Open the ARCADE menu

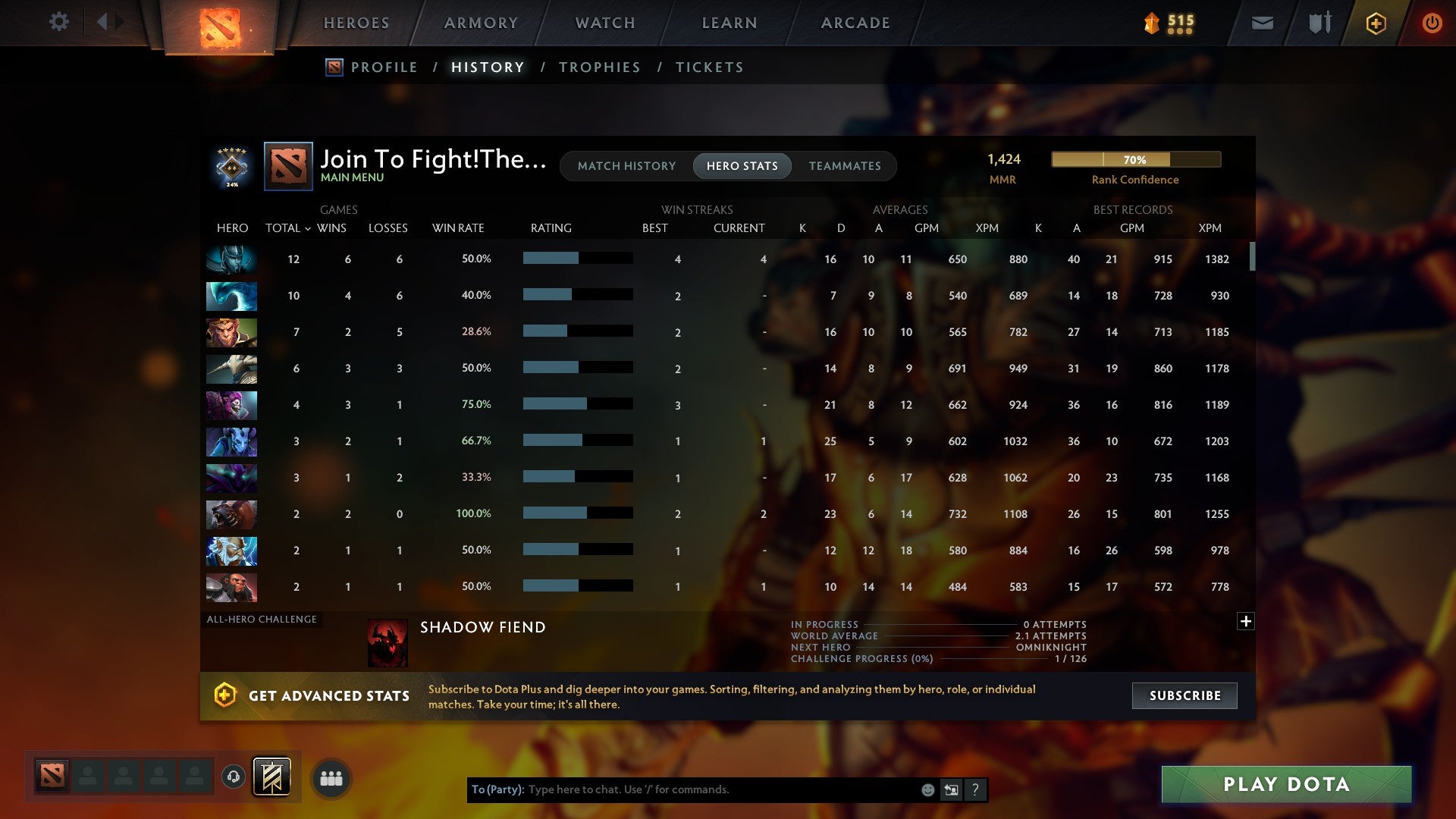[855, 23]
